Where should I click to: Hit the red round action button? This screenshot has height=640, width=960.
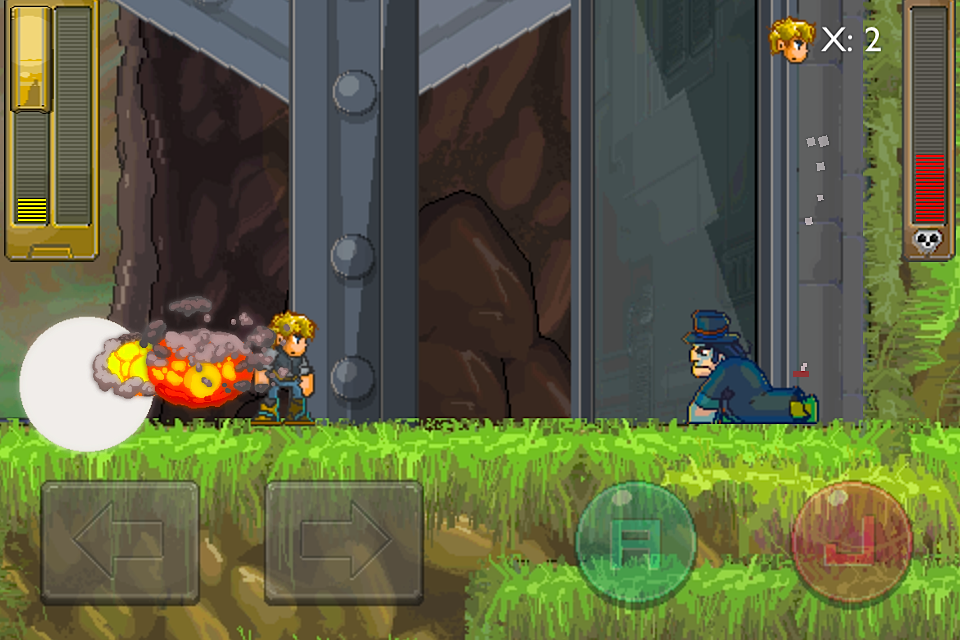pos(851,543)
